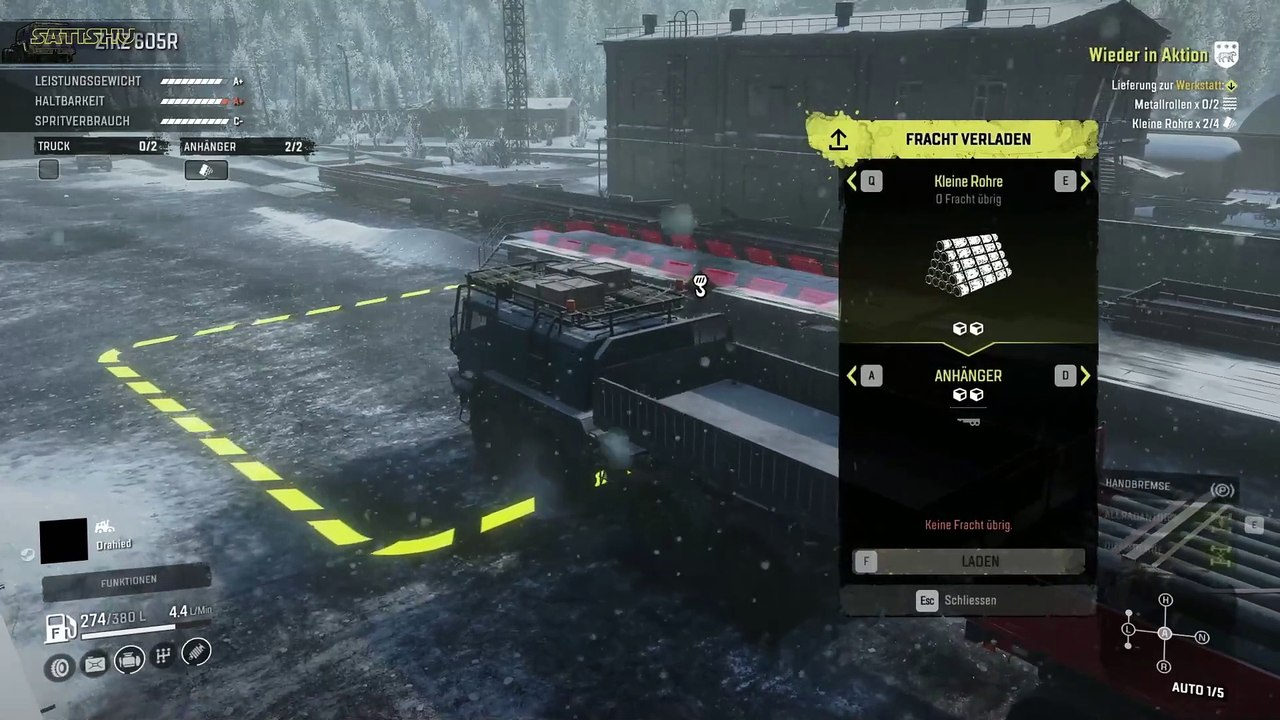Show the next cargo type after Kleine Rohre

click(1084, 181)
